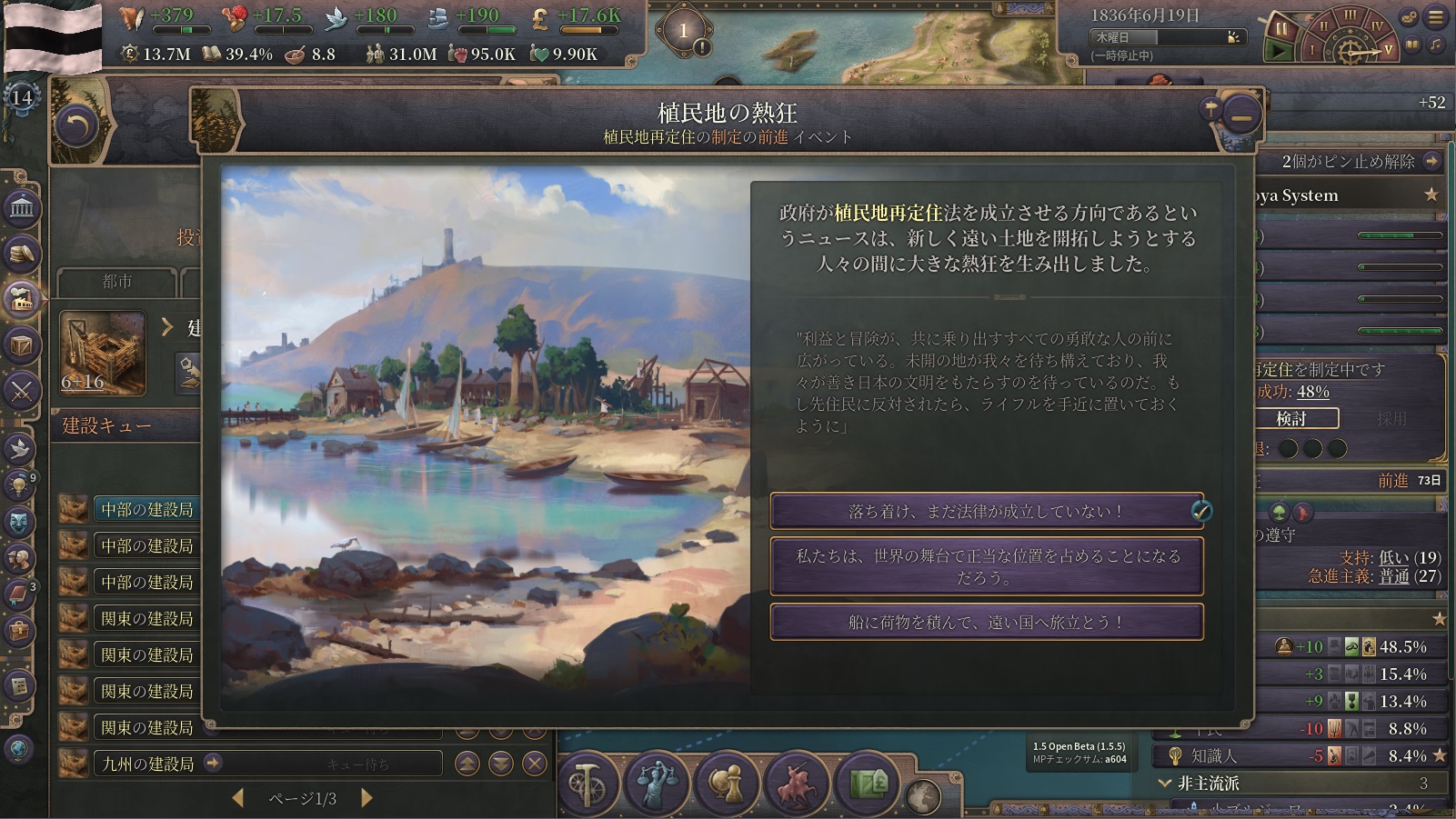The height and width of the screenshot is (819, 1456).
Task: Open the 中部の建設局 queue entry at top
Action: pos(147,509)
